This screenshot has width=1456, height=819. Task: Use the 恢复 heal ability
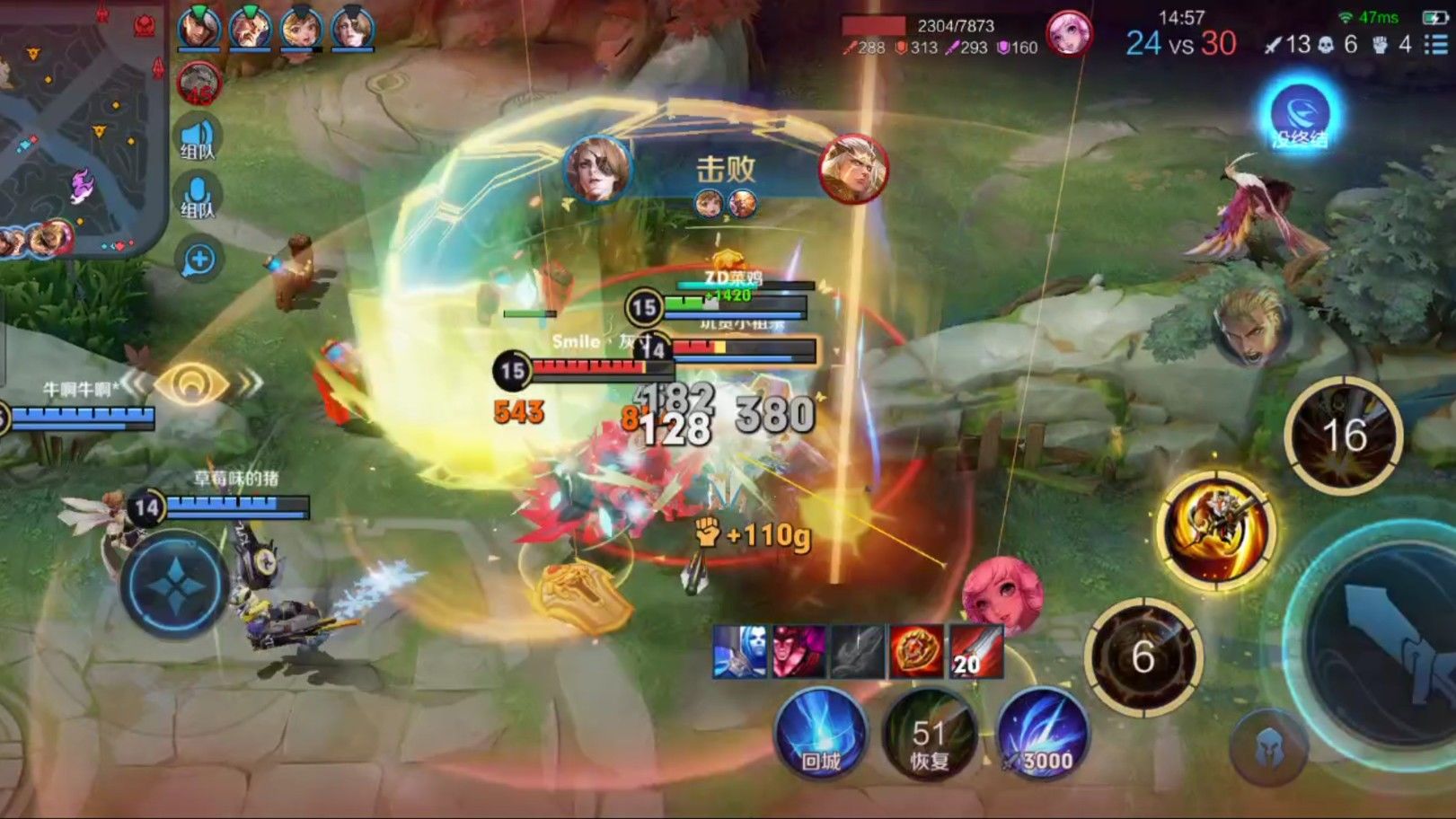(x=930, y=734)
